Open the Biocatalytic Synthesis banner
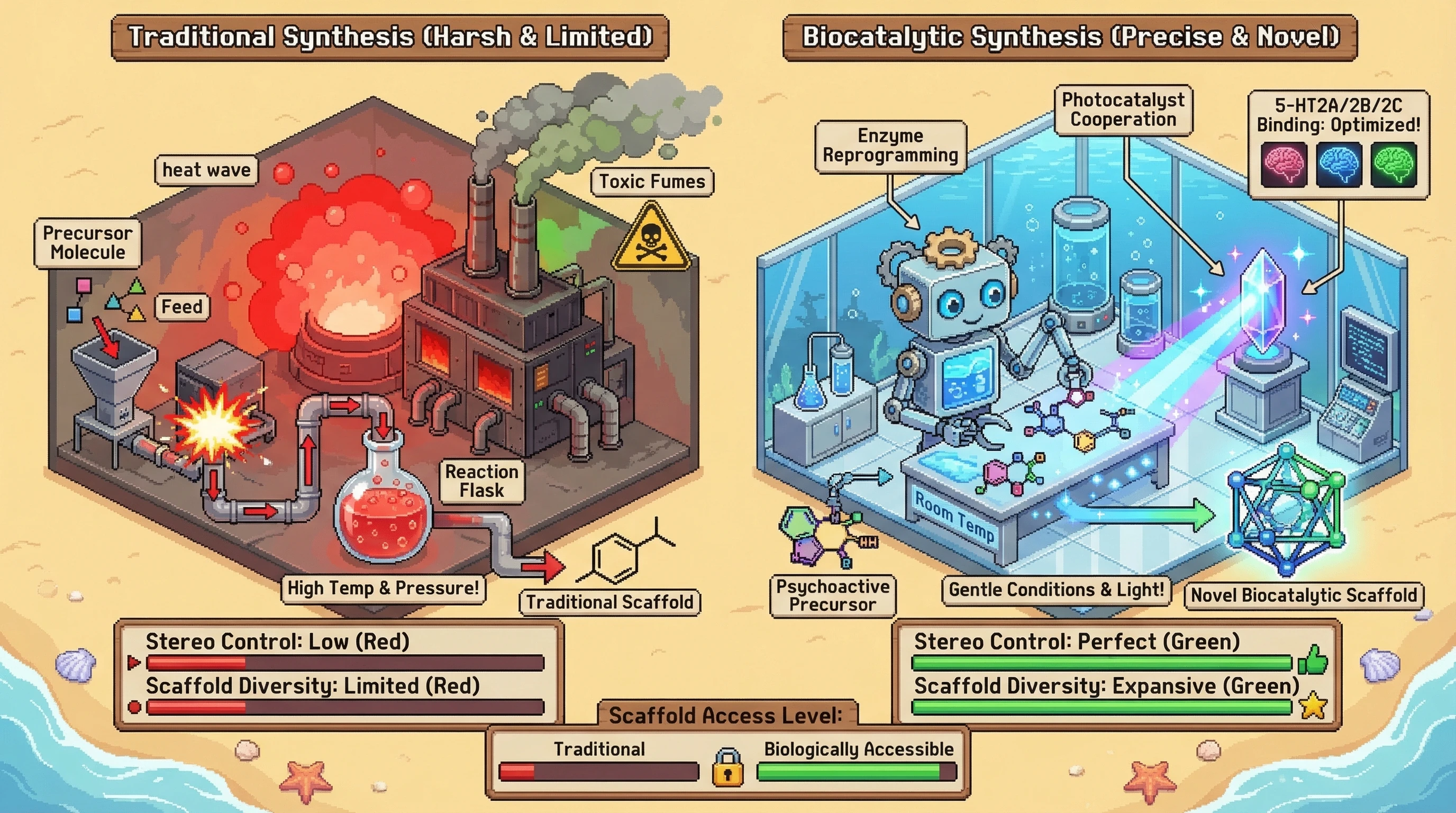 [x=1070, y=37]
